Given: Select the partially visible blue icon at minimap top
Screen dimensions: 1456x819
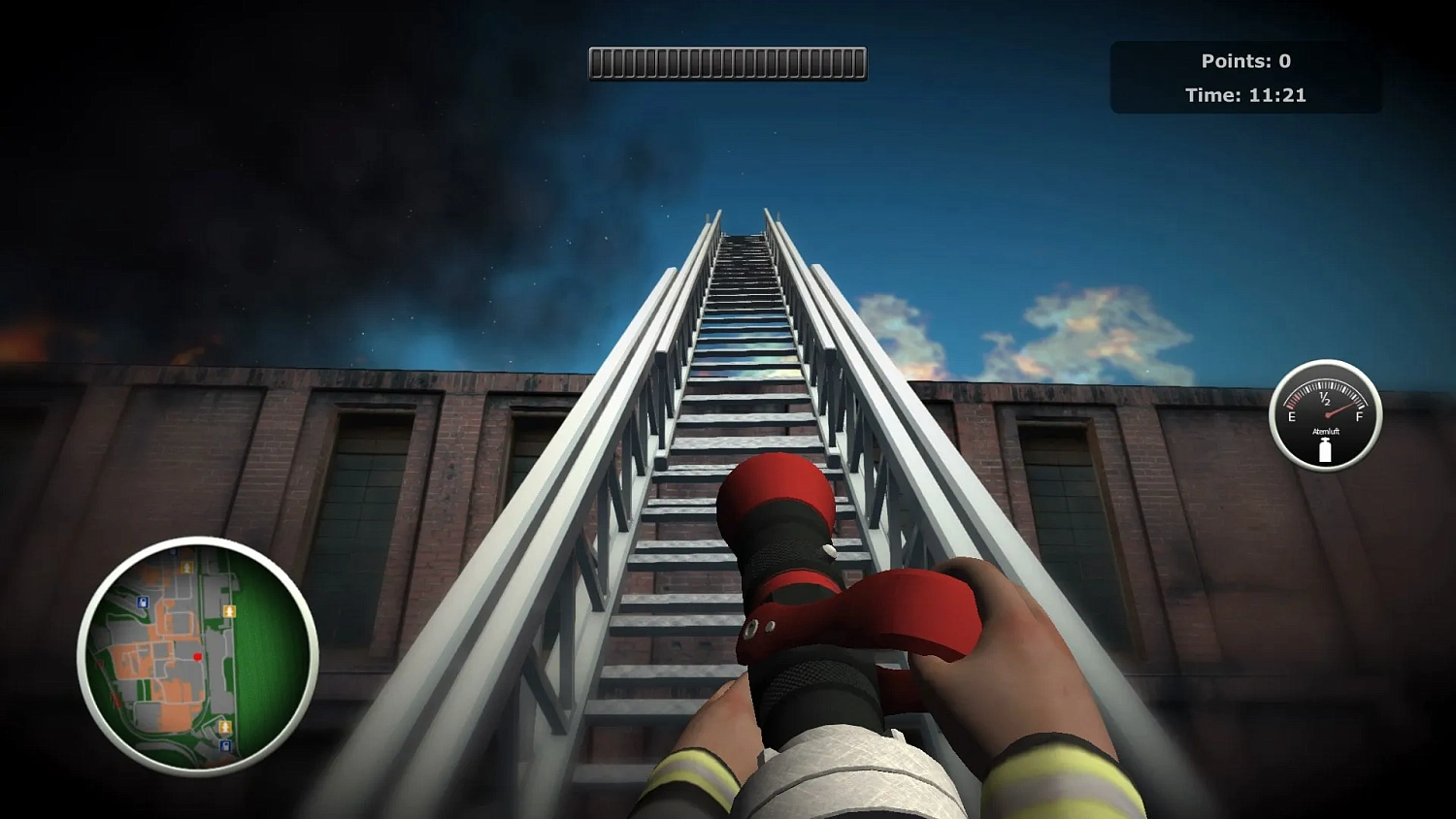Looking at the screenshot, I should click(x=172, y=552).
